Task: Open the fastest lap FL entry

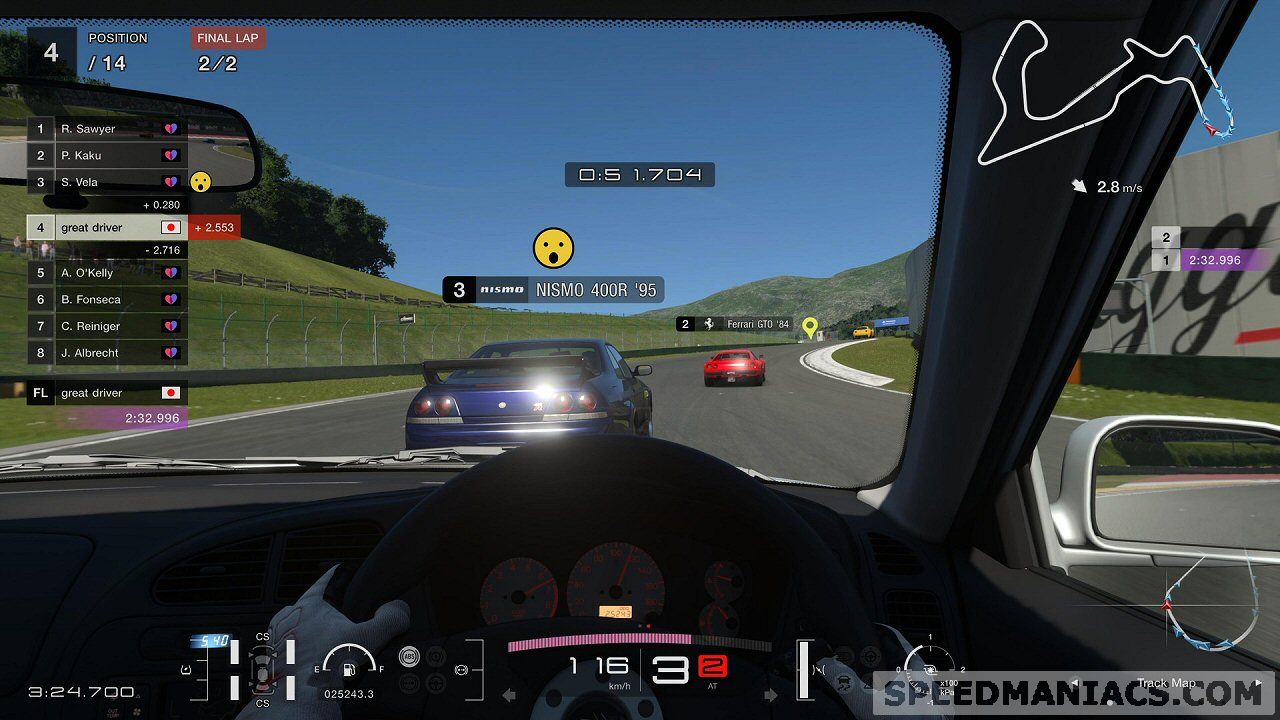Action: (x=107, y=394)
